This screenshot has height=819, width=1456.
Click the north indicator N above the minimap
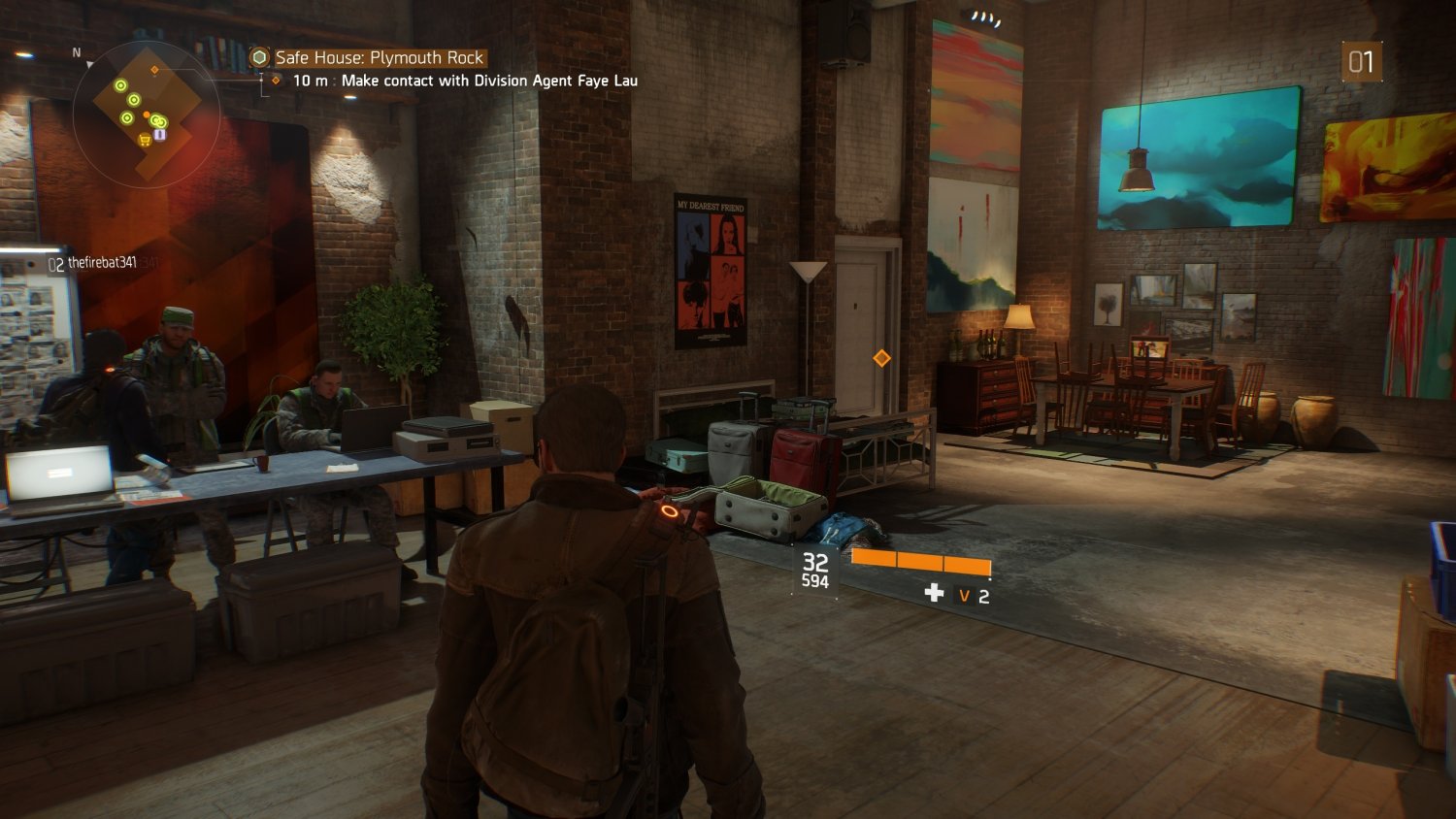click(x=76, y=51)
